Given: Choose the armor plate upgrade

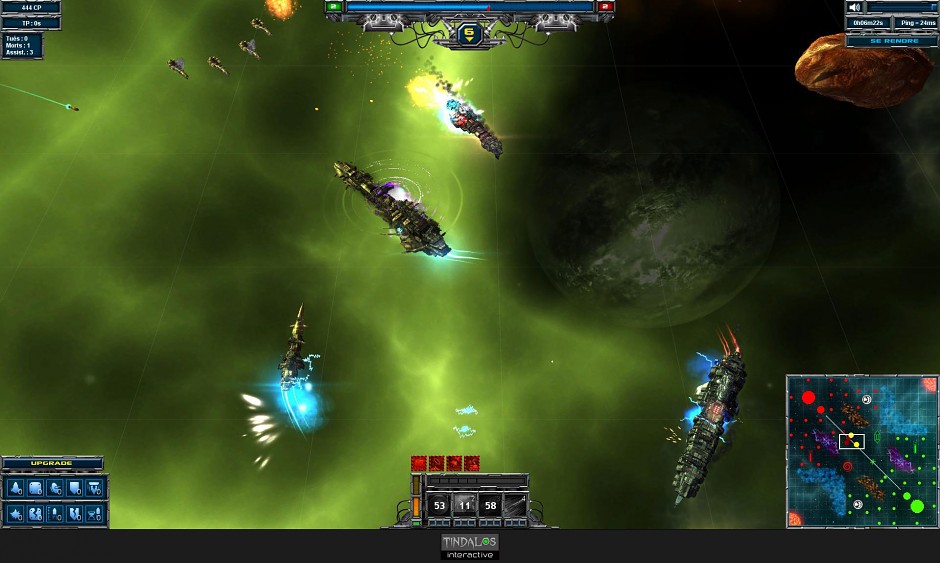Looking at the screenshot, I should pos(35,488).
